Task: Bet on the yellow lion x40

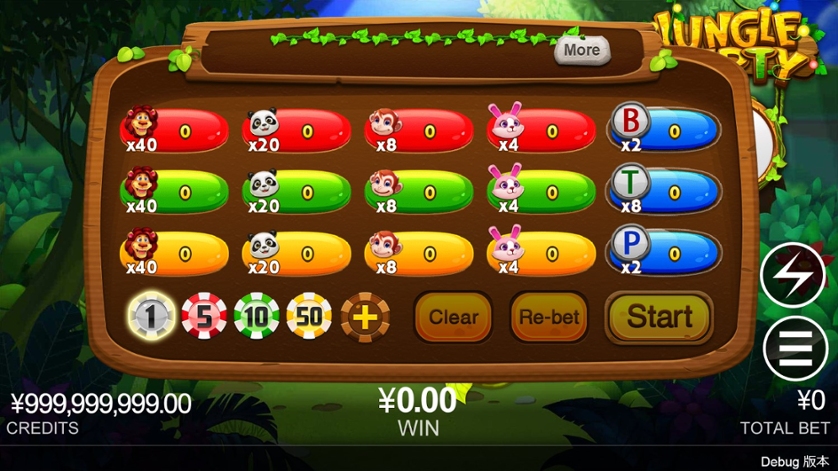Action: click(175, 252)
